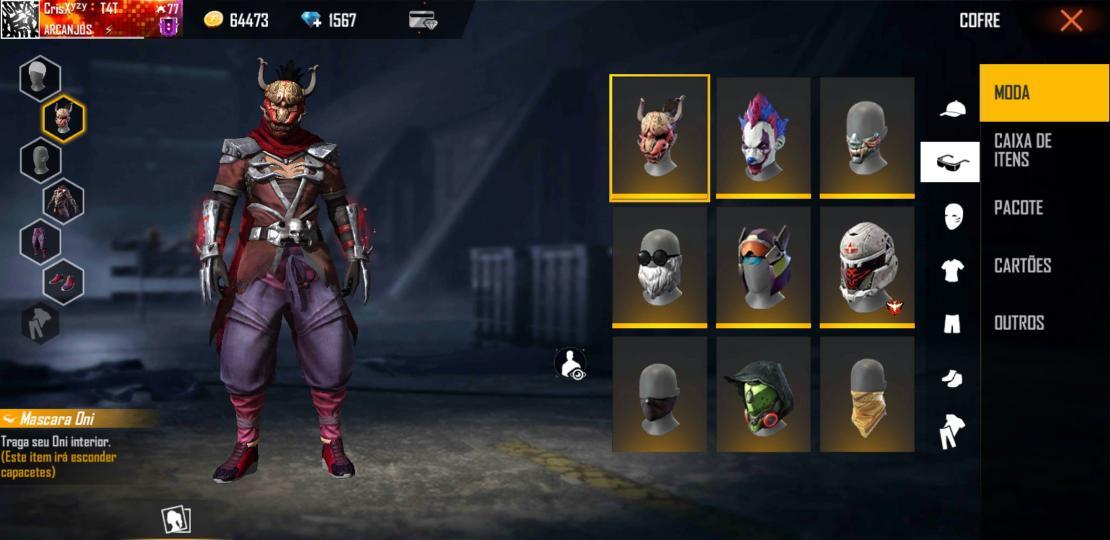This screenshot has width=1110, height=540.
Task: Open the t-shirt tops category
Action: pyautogui.click(x=952, y=269)
